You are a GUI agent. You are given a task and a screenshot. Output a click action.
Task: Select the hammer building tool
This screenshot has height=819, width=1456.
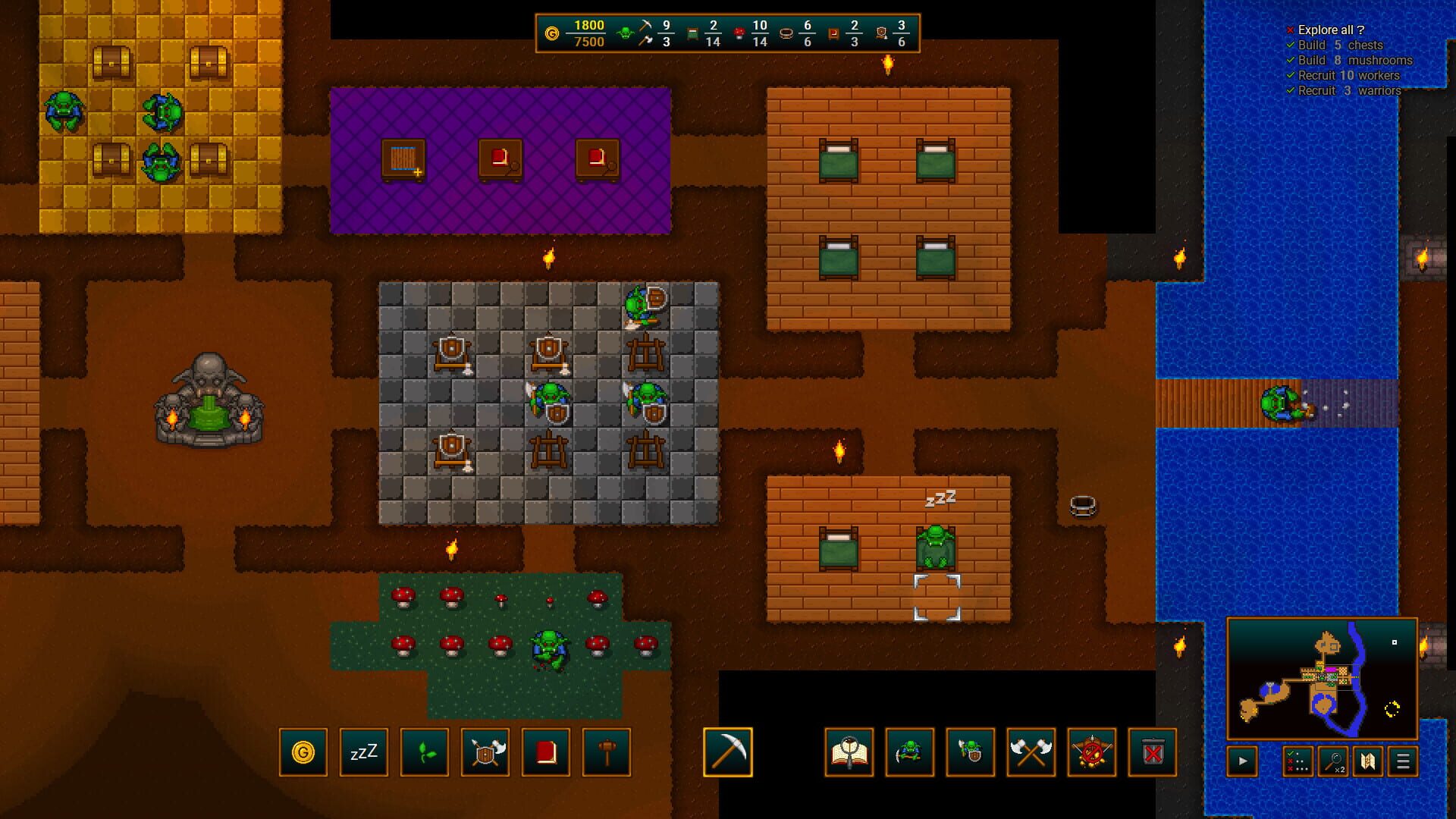click(607, 753)
